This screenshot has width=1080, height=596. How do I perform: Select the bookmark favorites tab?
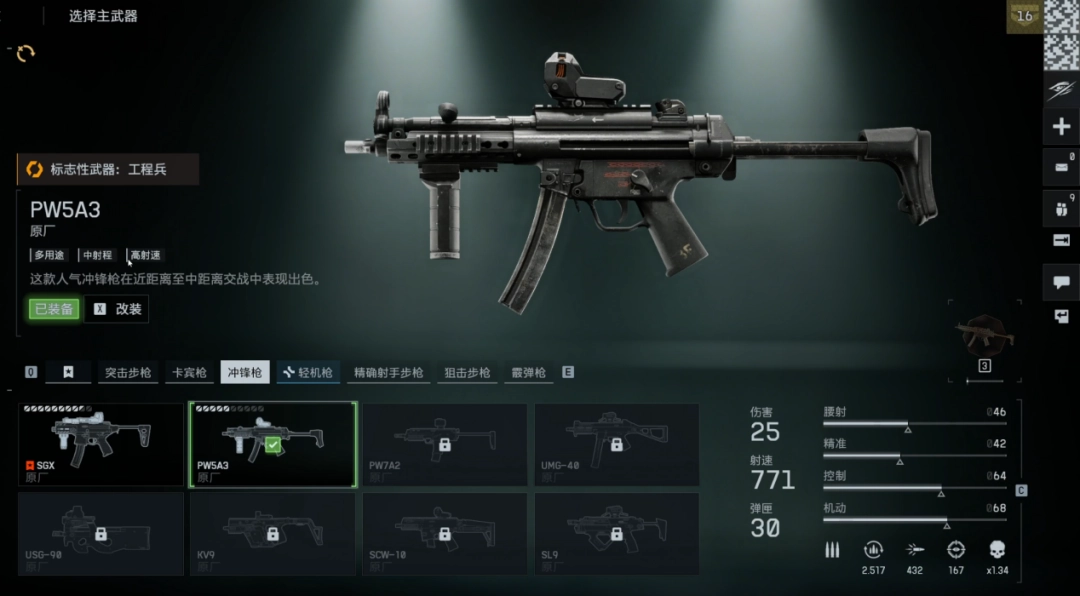[x=68, y=373]
